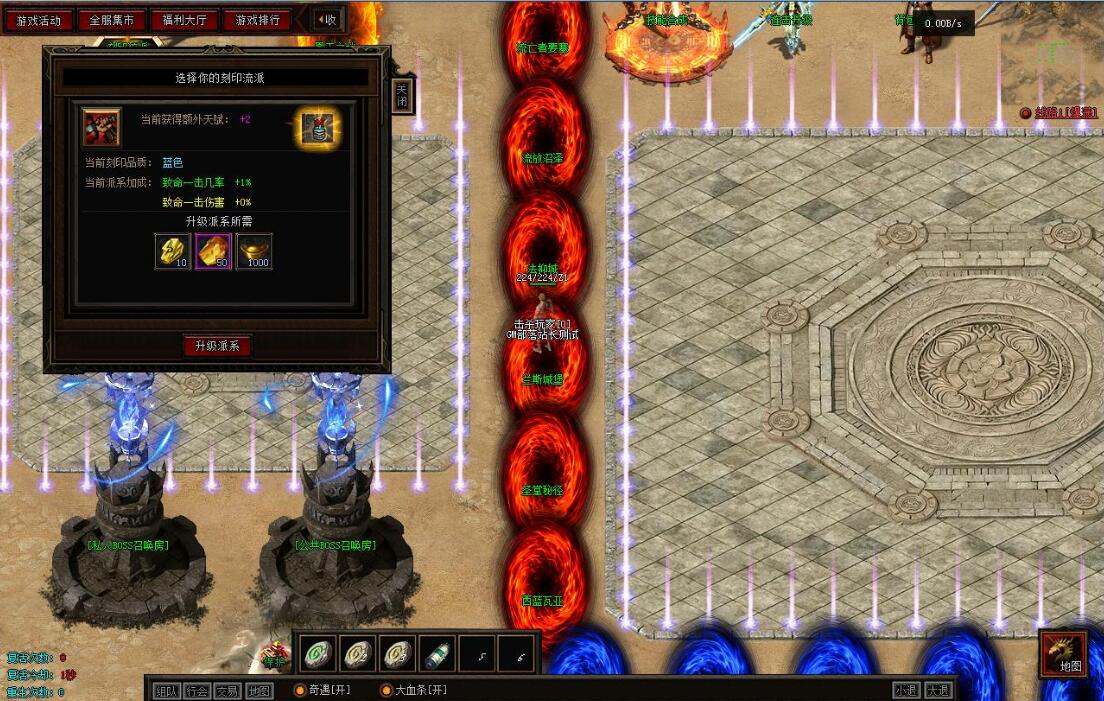Close the engraving panel with 关闭
Viewport: 1104px width, 701px height.
pos(401,95)
